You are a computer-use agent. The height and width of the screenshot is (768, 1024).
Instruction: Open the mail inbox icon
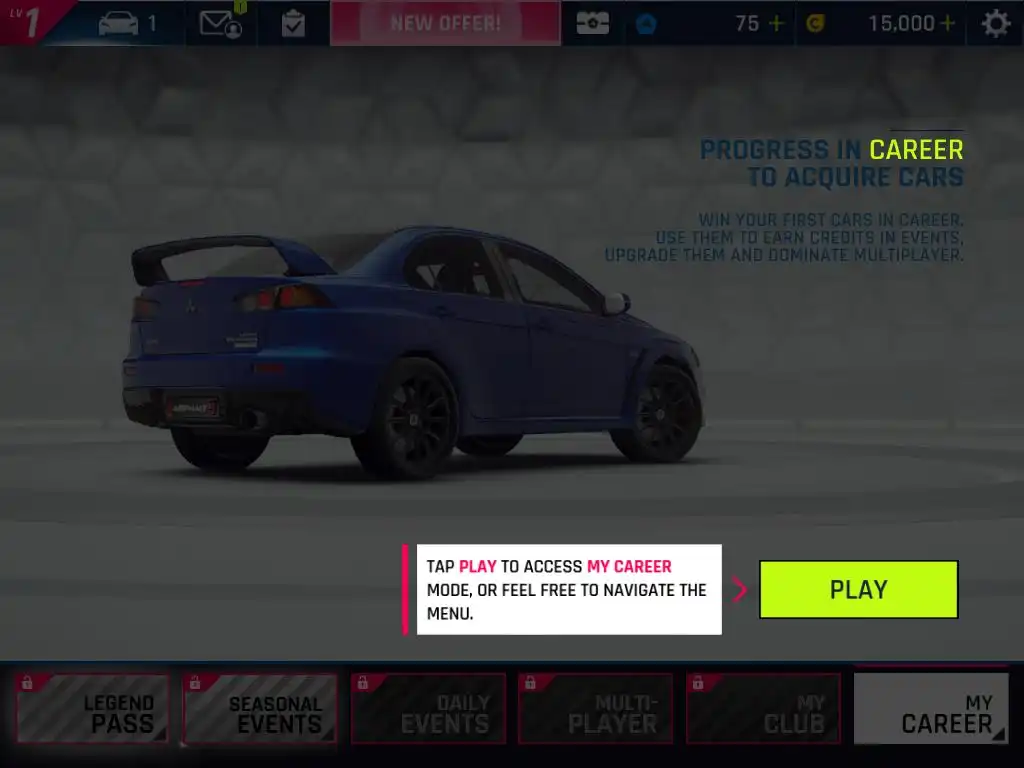[x=220, y=23]
